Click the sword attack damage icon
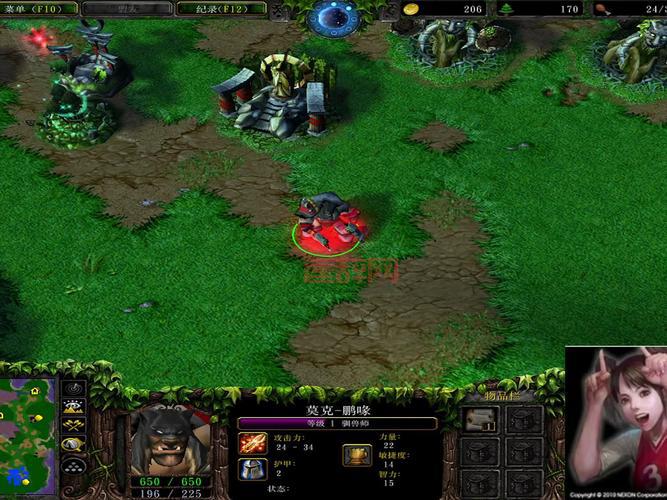667x500 pixels. pyautogui.click(x=252, y=442)
